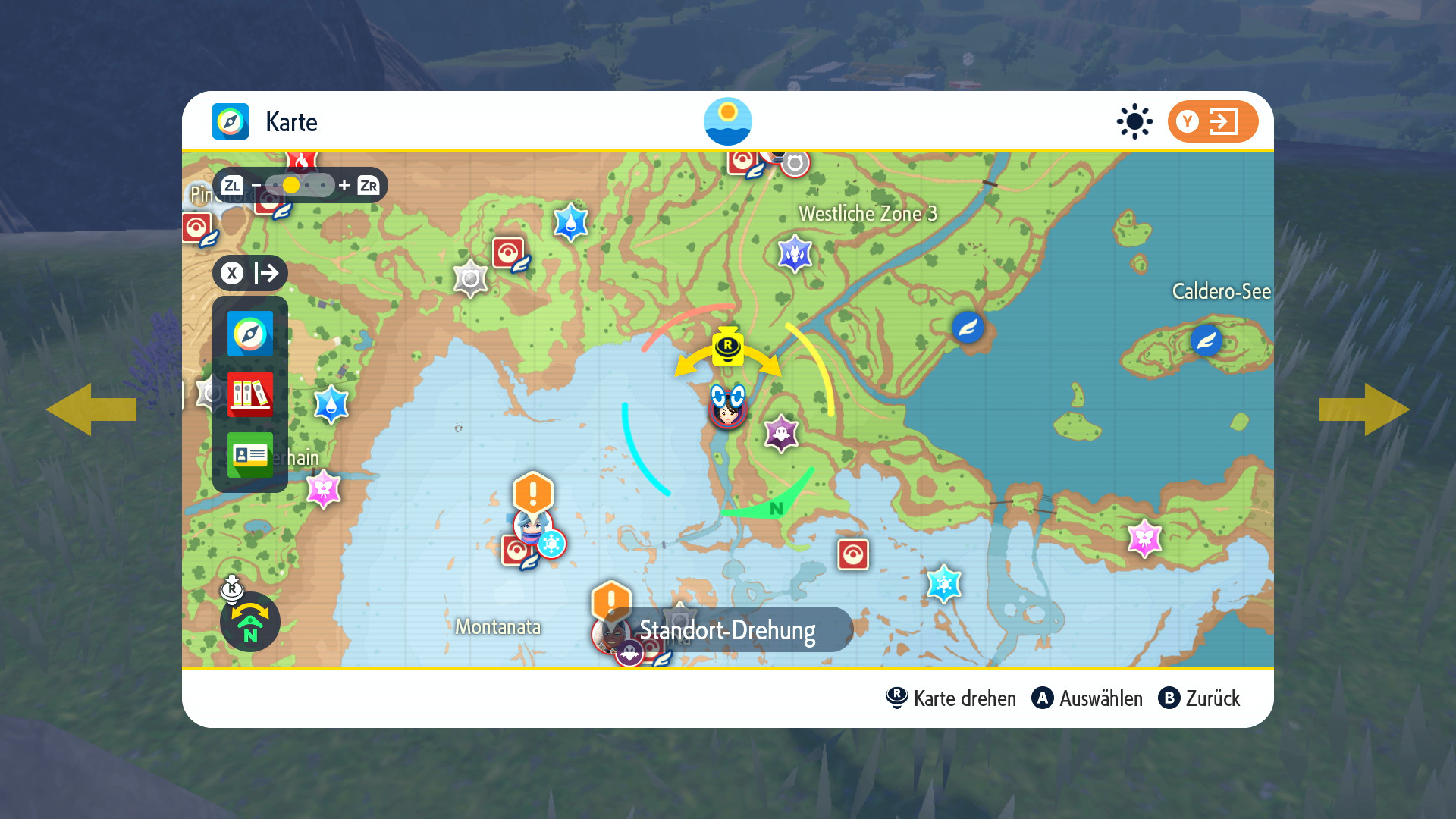Select the fly point on Caldero-See island
The width and height of the screenshot is (1456, 819).
pos(1206,340)
